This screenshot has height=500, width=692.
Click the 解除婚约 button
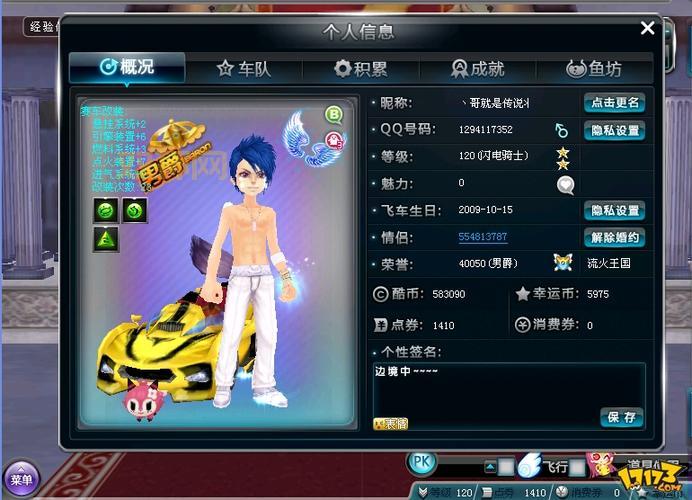coord(614,238)
